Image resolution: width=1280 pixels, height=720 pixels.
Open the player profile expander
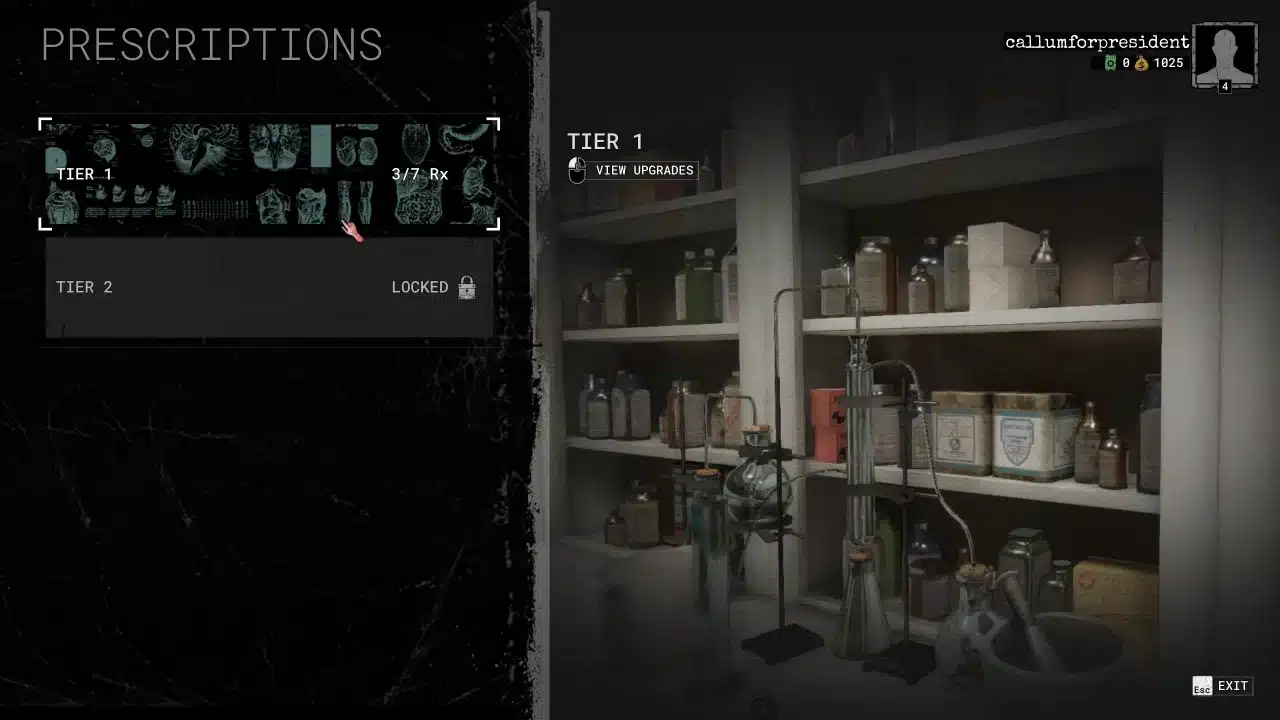click(x=1225, y=52)
